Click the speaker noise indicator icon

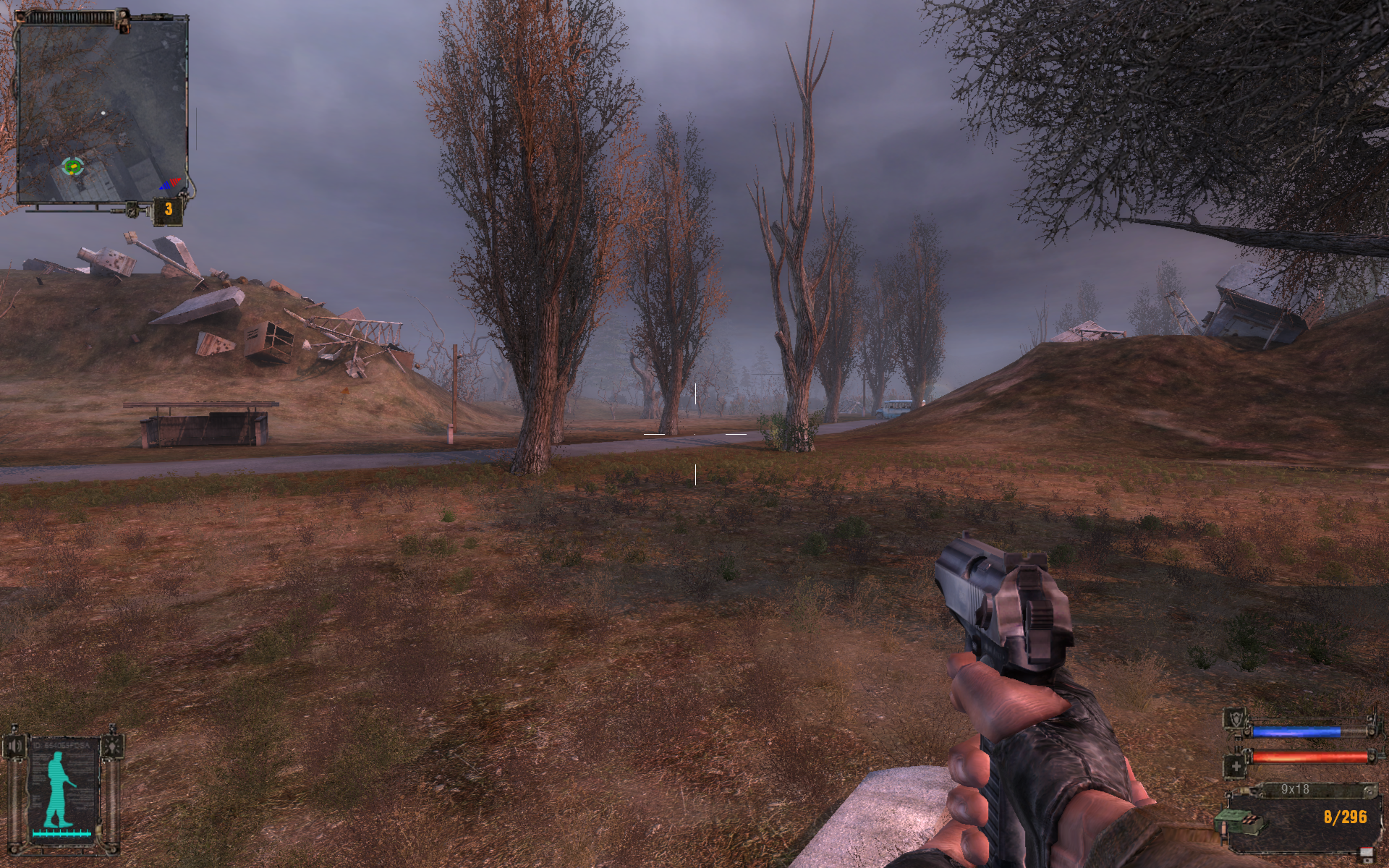16,746
